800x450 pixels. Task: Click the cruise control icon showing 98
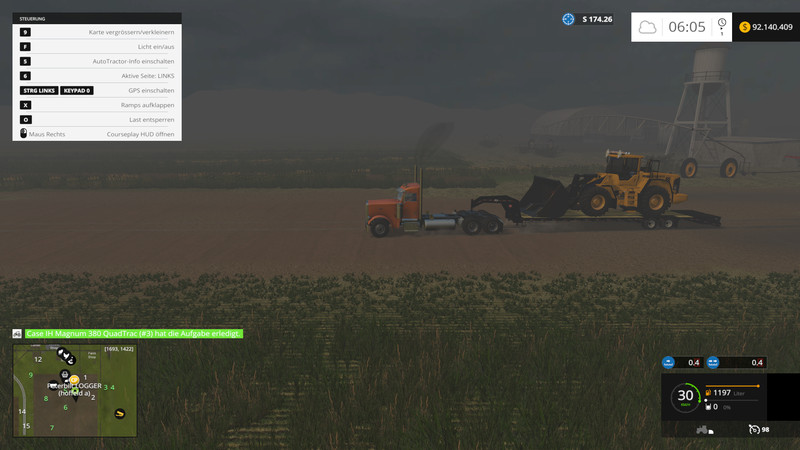(x=753, y=429)
